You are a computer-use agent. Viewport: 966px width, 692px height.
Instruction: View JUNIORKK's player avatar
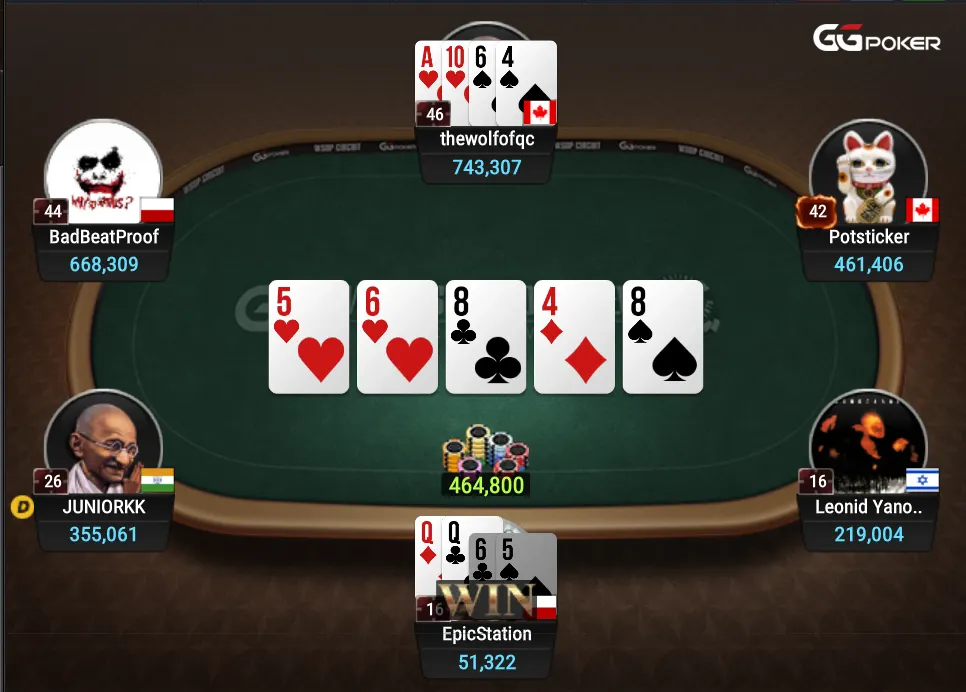coord(104,445)
